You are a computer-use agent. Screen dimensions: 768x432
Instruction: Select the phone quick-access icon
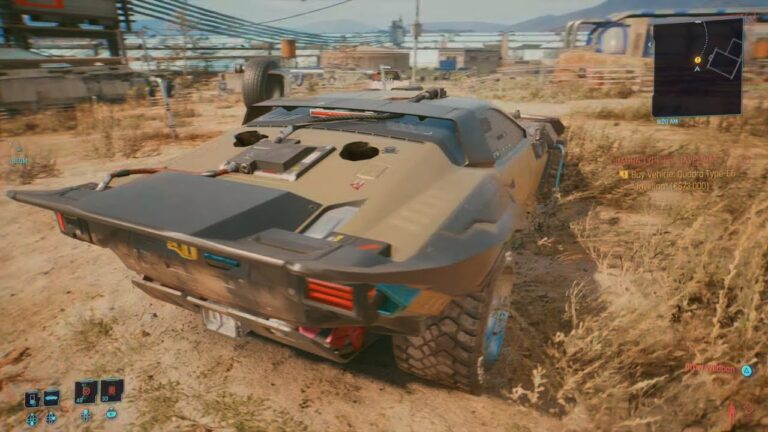(32, 398)
